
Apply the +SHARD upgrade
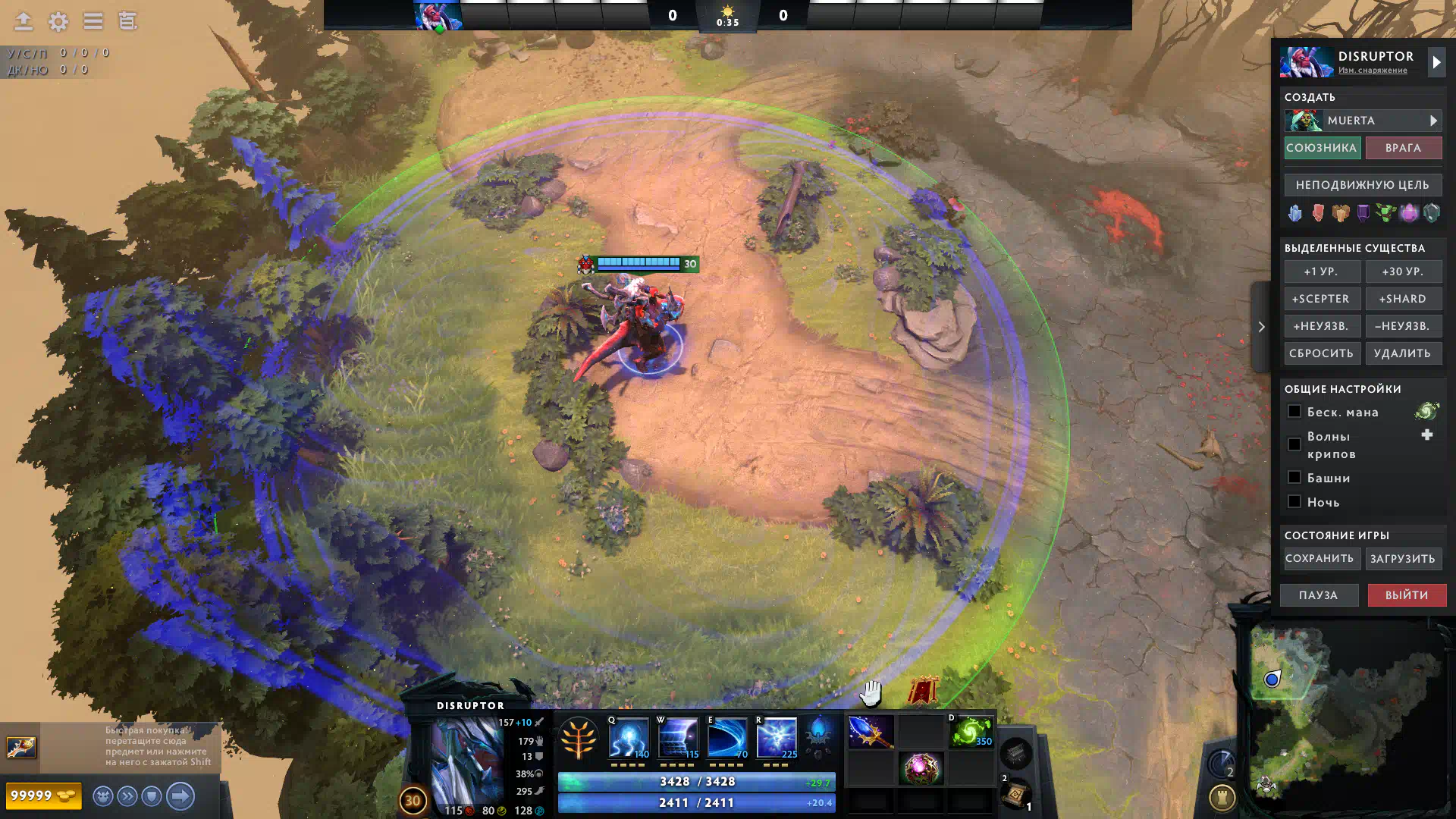click(1403, 299)
